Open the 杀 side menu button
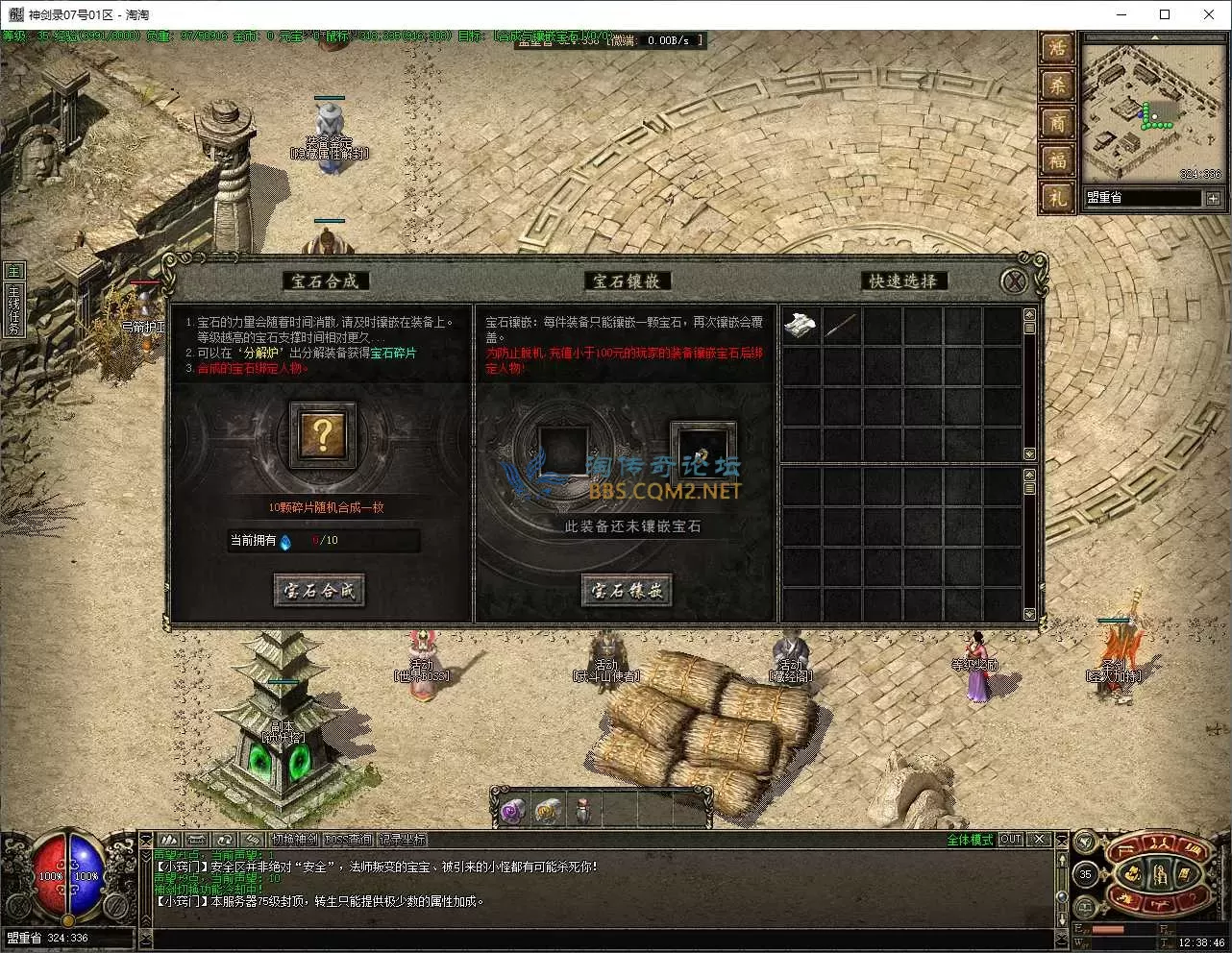 1056,86
